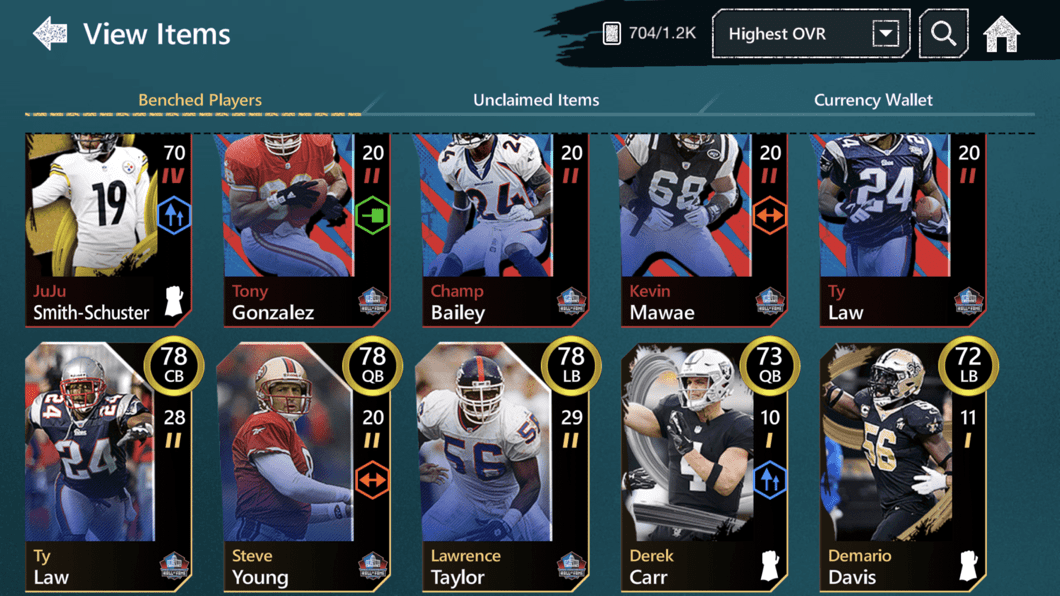This screenshot has width=1060, height=596.
Task: Select the Derek Carr QB card
Action: point(702,468)
